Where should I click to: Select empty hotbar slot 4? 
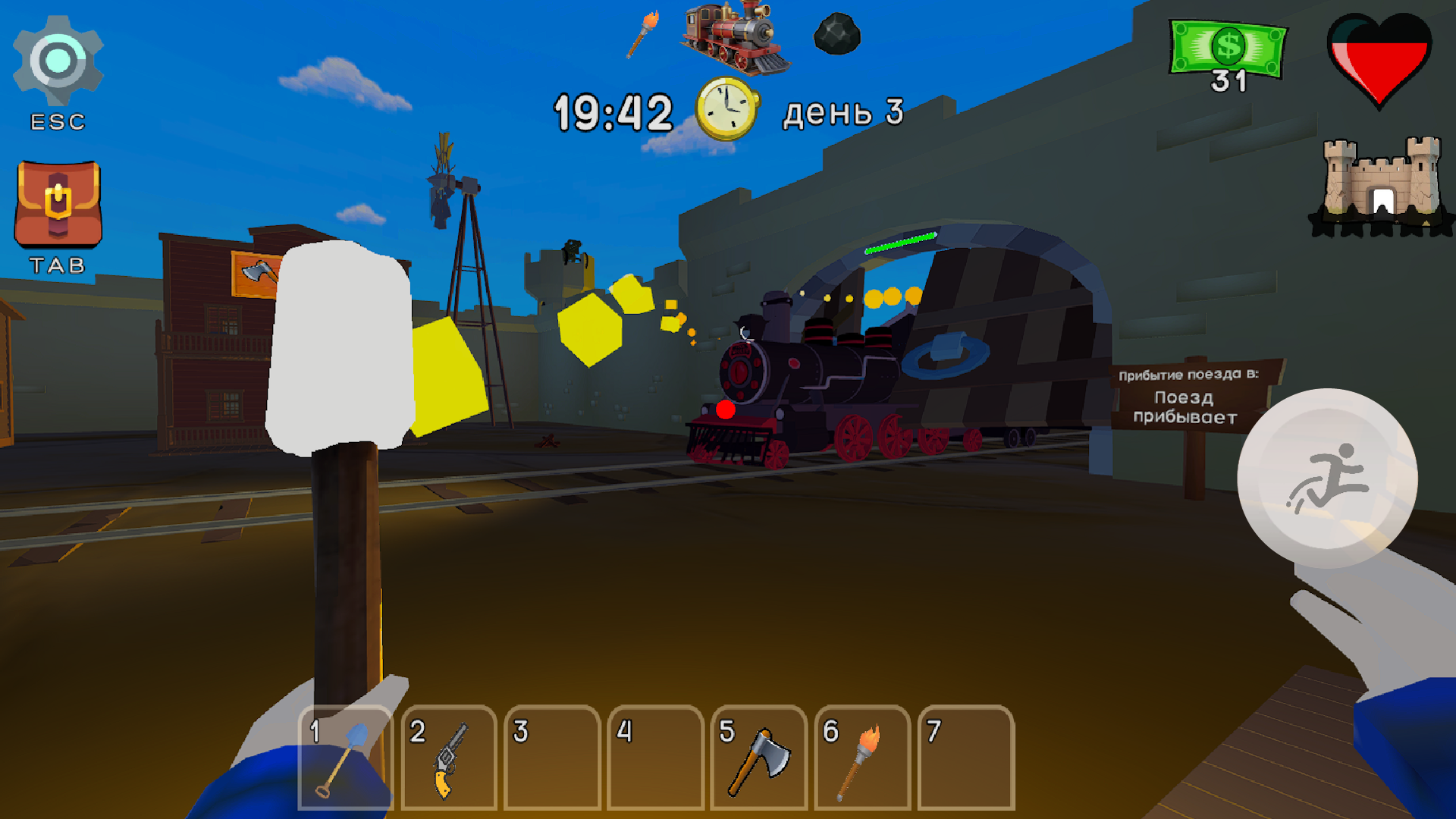pos(655,758)
